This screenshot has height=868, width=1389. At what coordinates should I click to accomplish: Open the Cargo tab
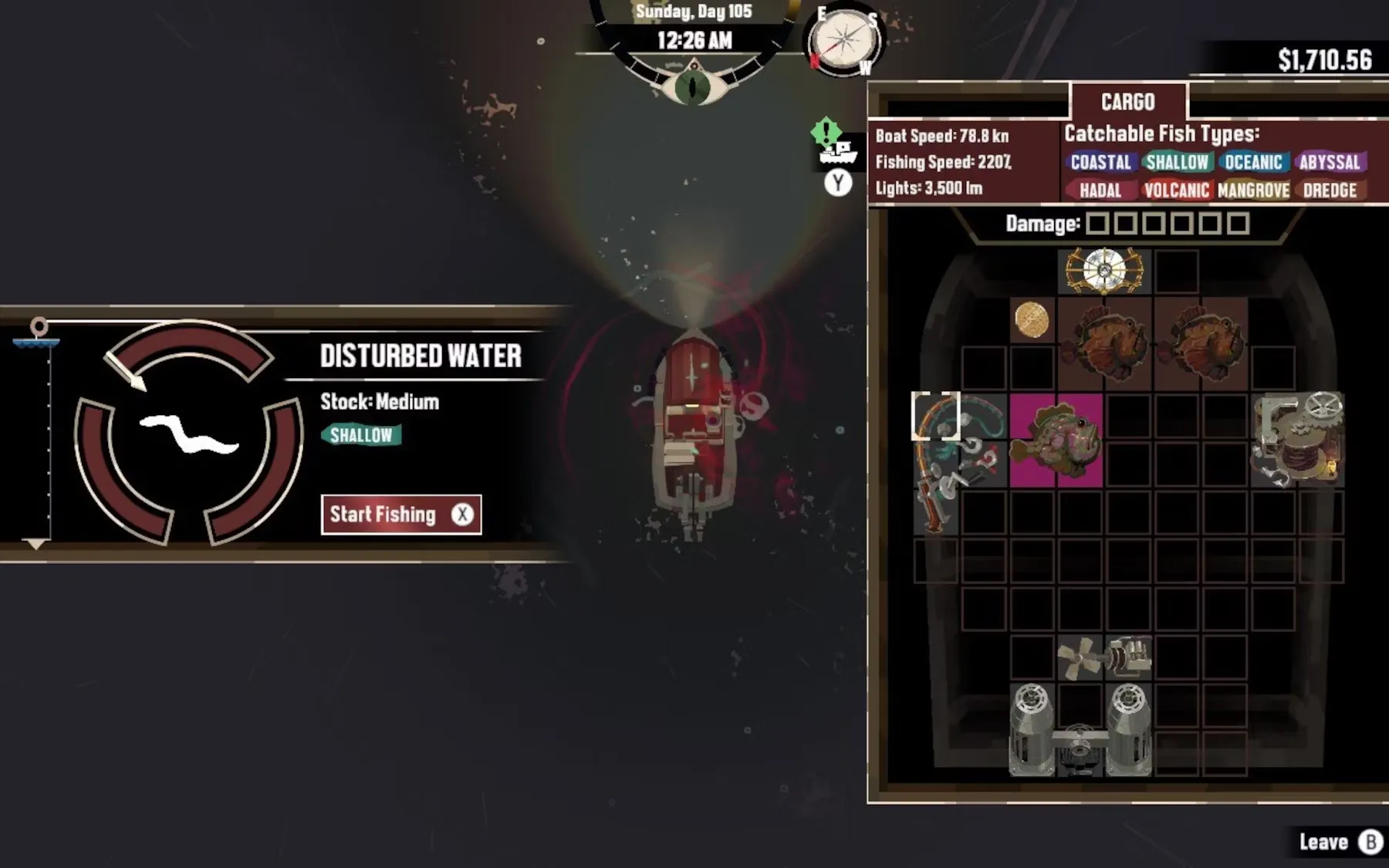click(x=1127, y=102)
